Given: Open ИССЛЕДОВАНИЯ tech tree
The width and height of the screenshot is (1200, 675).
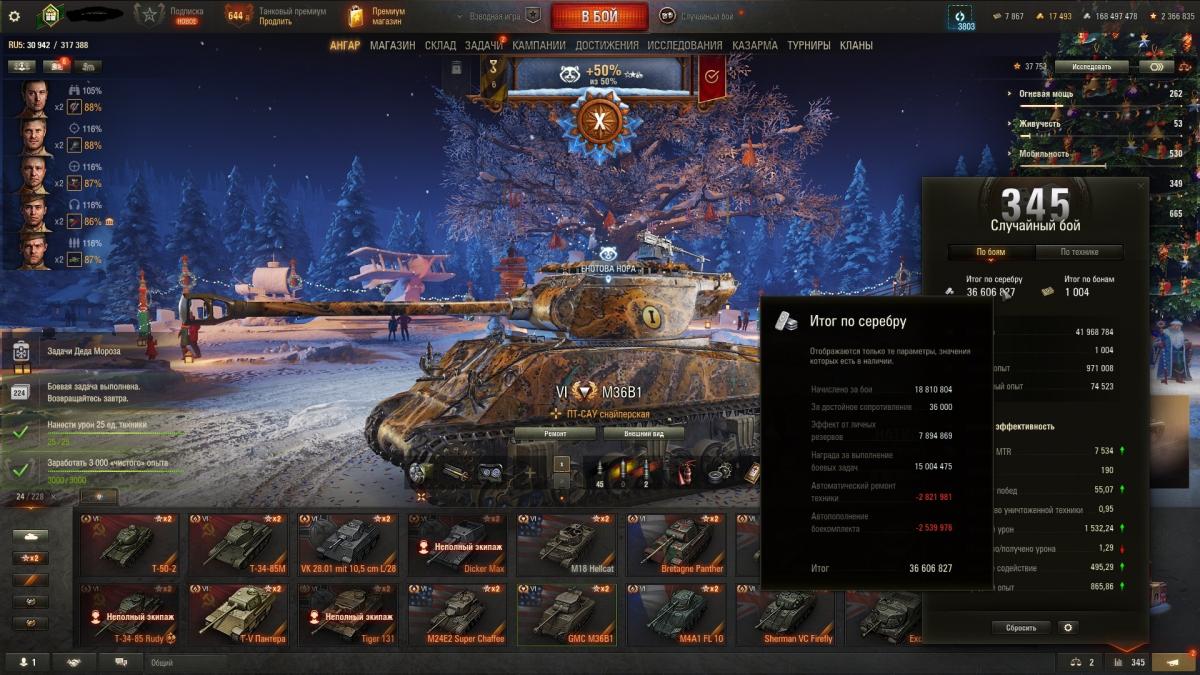Looking at the screenshot, I should pos(684,45).
